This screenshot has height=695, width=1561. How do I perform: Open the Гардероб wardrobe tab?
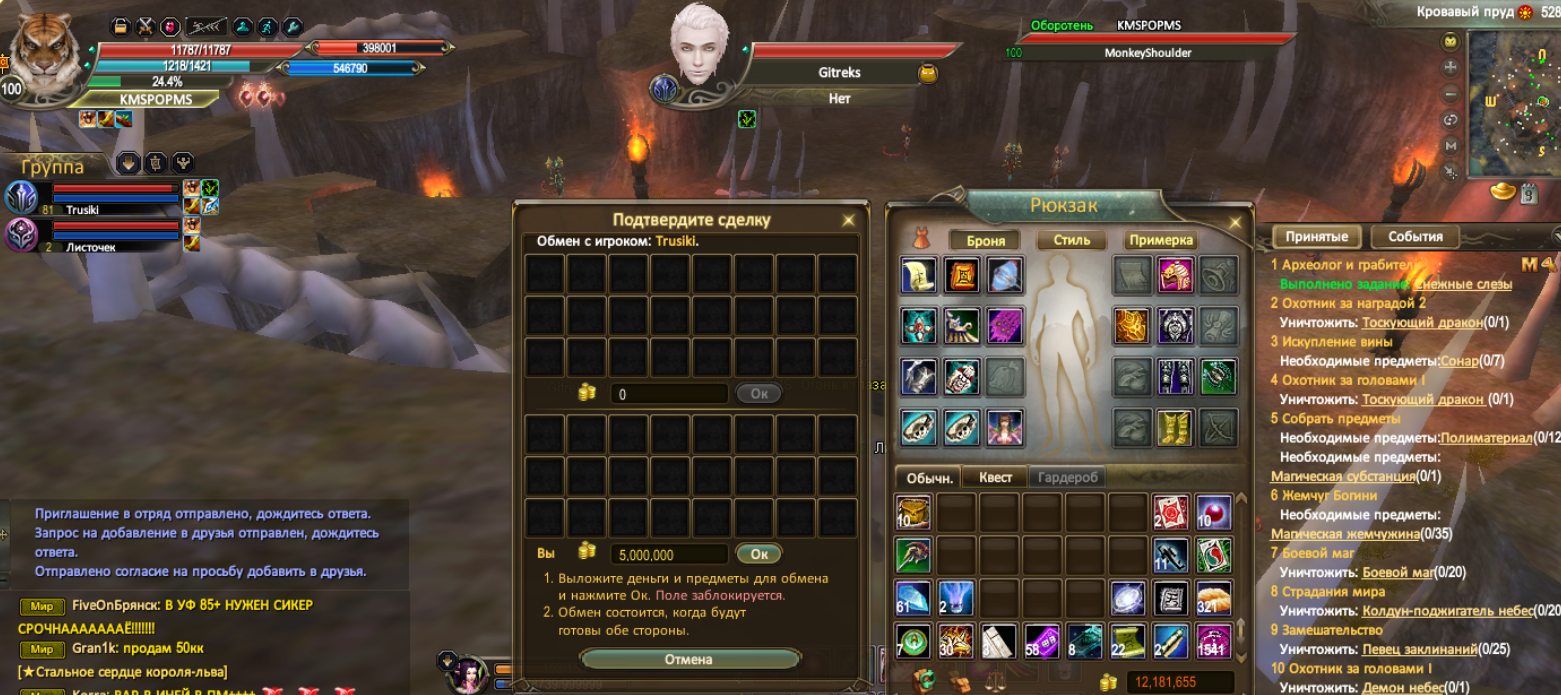(x=1067, y=477)
